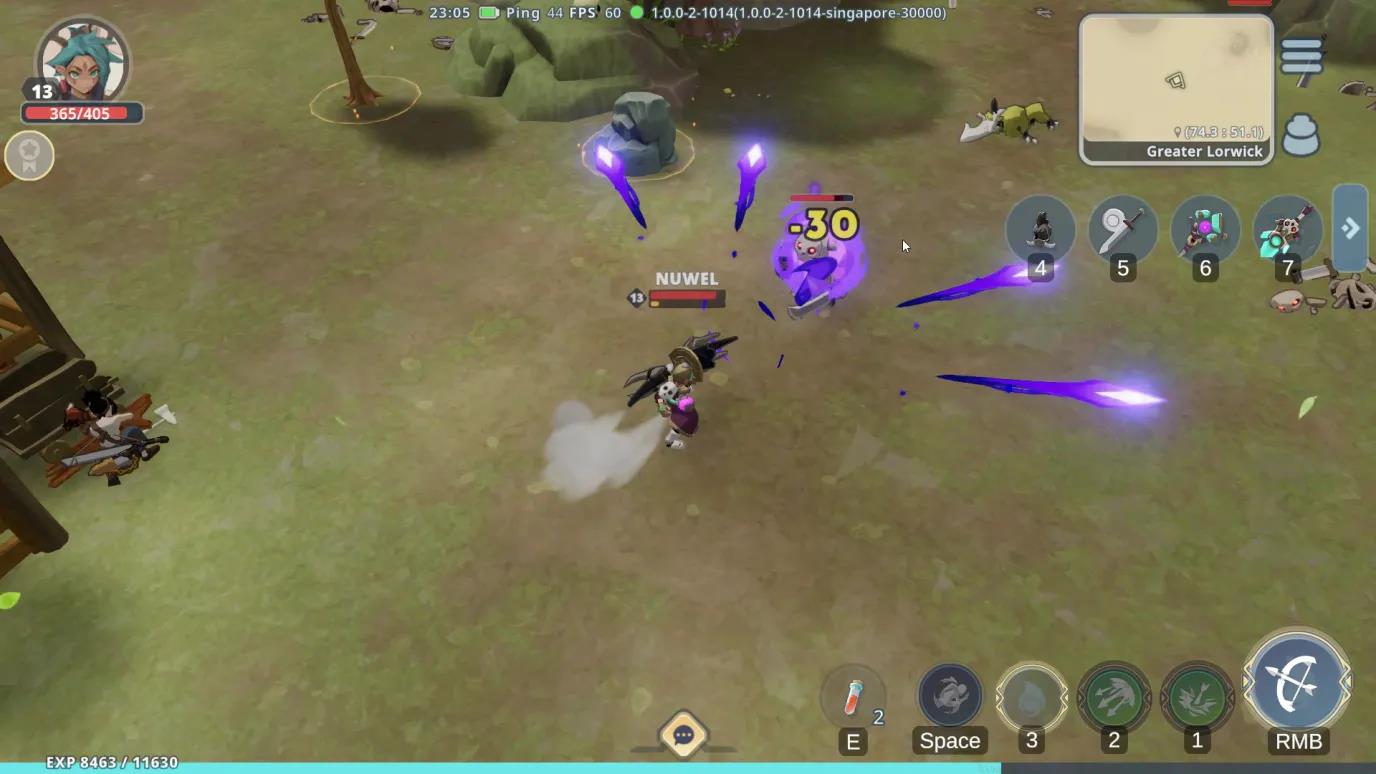The image size is (1376, 774).
Task: Open the Greater Lorwick minimap
Action: point(1176,88)
